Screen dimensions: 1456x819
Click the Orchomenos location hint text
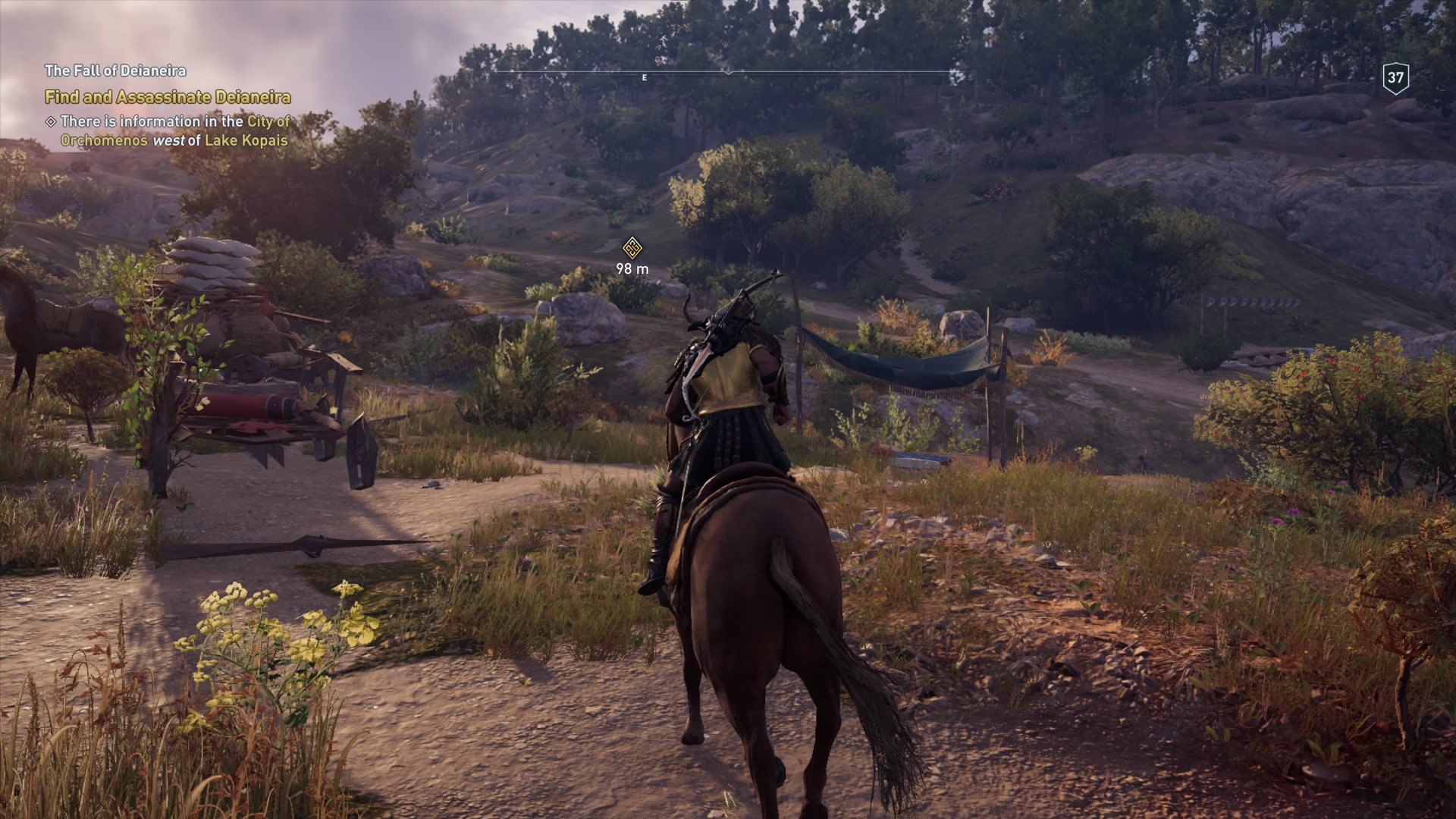pos(174,130)
